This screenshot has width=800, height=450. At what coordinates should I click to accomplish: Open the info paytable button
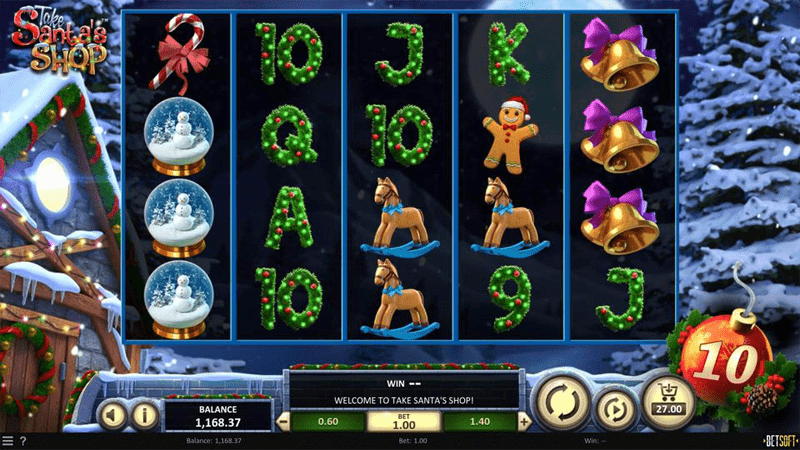click(144, 413)
